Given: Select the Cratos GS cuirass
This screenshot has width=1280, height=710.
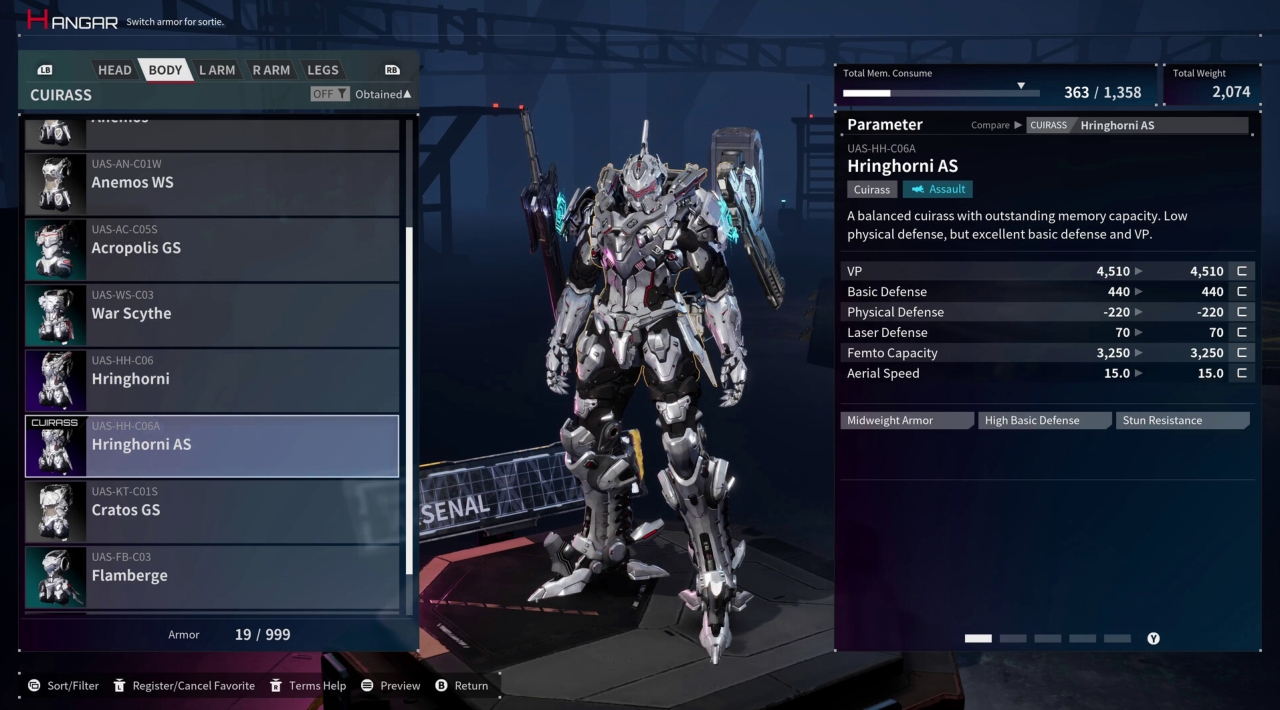Looking at the screenshot, I should coord(212,510).
